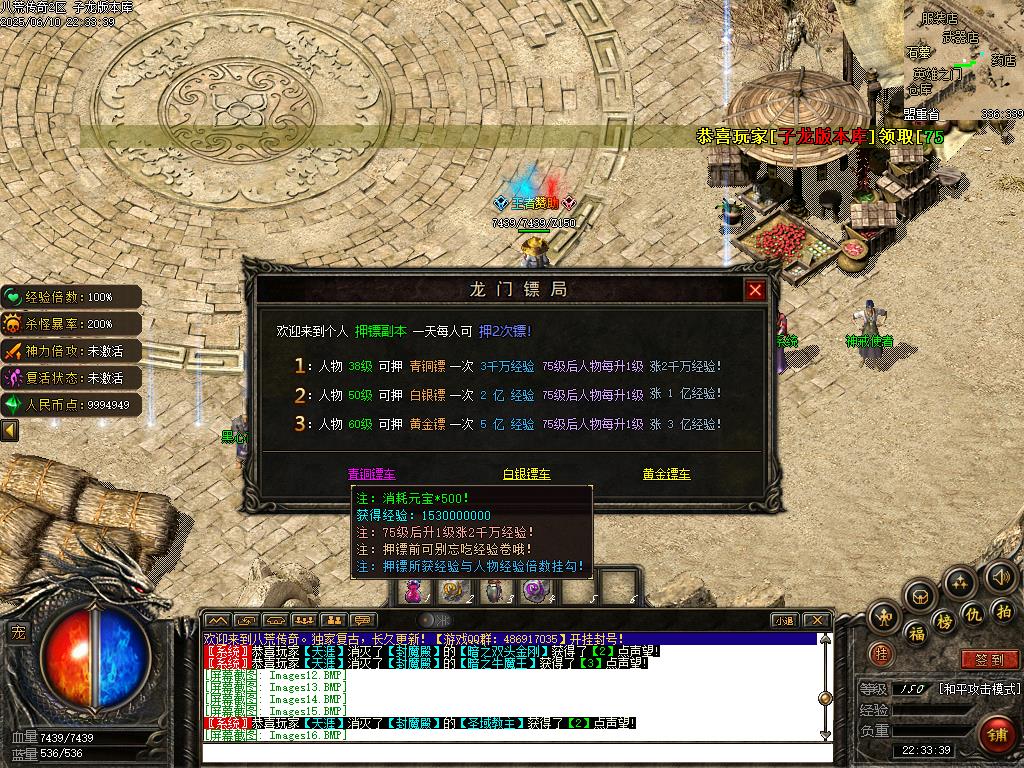Open the 福 welfare icon
The image size is (1024, 768).
[x=916, y=633]
